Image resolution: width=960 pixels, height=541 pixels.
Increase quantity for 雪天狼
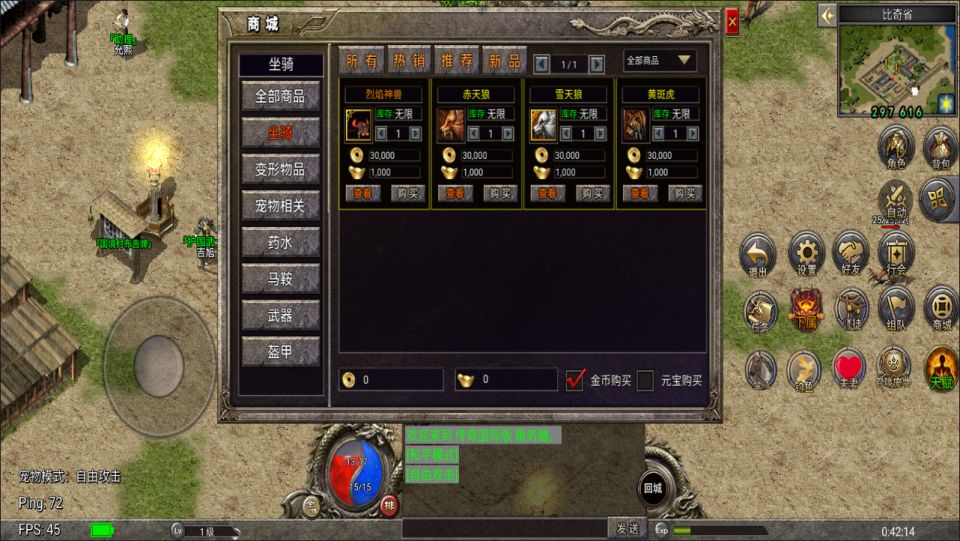coord(602,133)
